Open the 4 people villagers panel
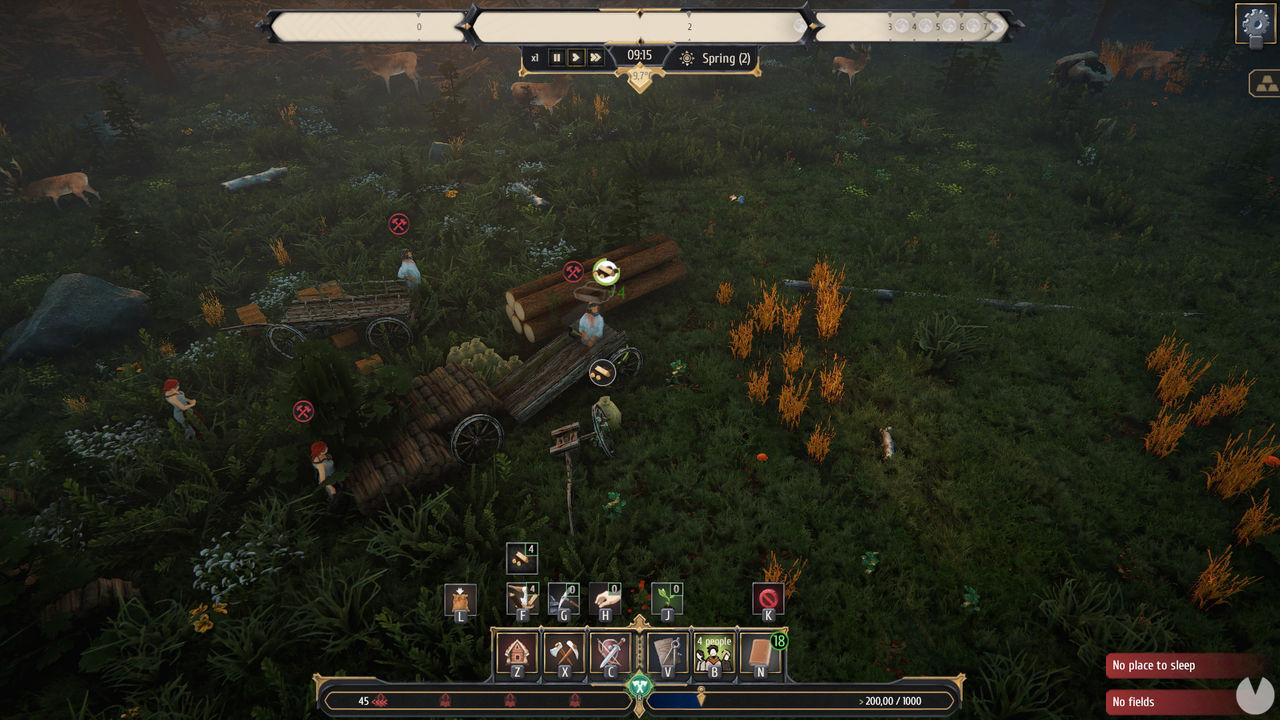The height and width of the screenshot is (720, 1280). click(x=714, y=654)
